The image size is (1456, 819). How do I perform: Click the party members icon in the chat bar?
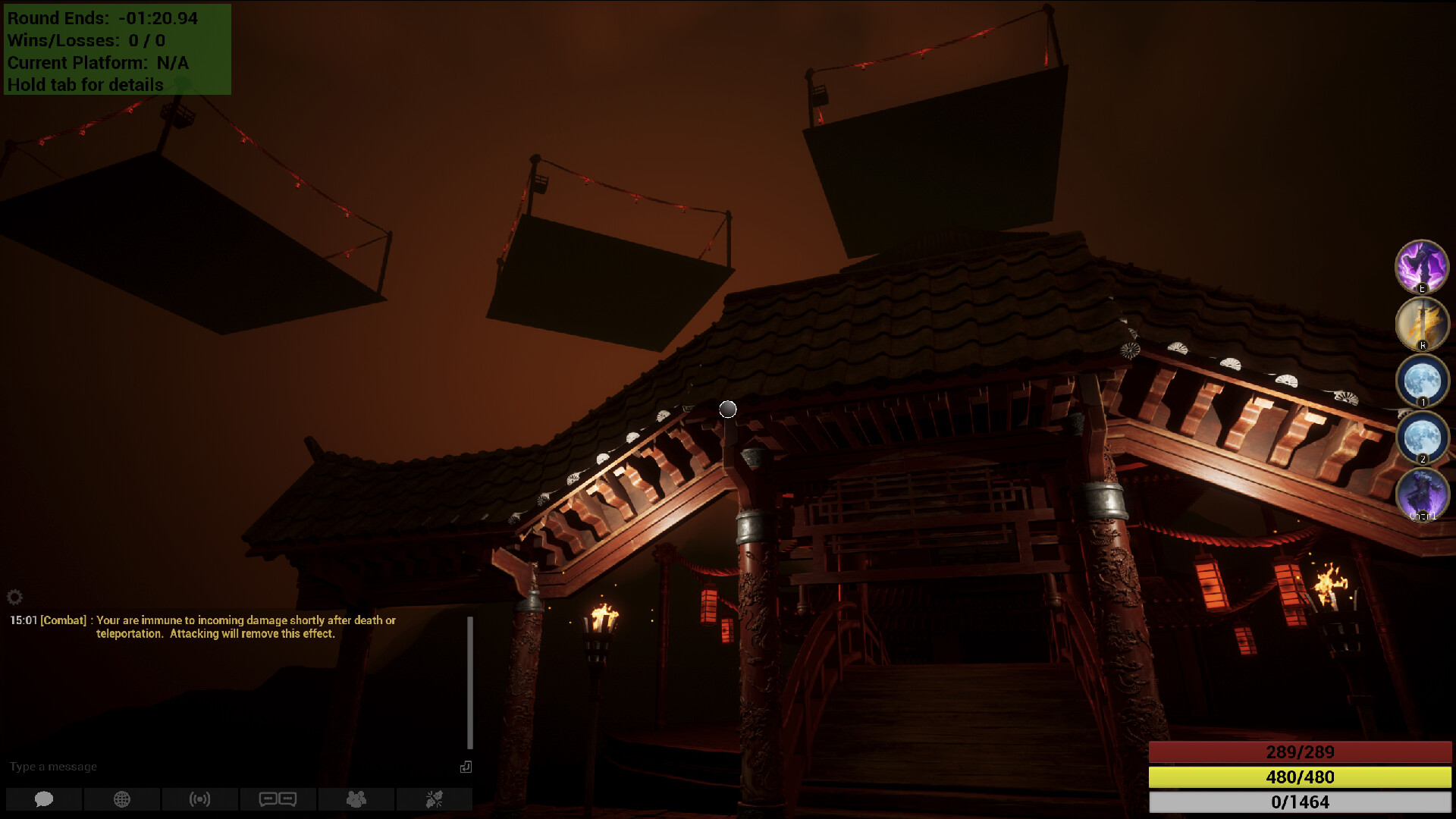coord(356,799)
